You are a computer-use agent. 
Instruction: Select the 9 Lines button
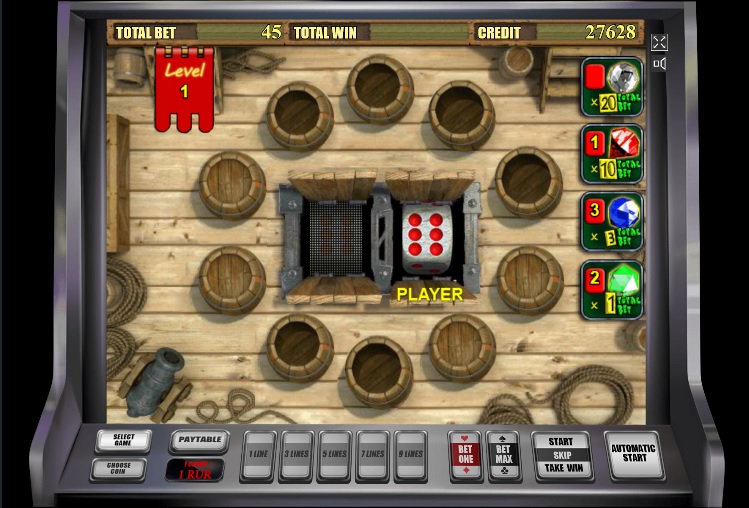pos(411,455)
